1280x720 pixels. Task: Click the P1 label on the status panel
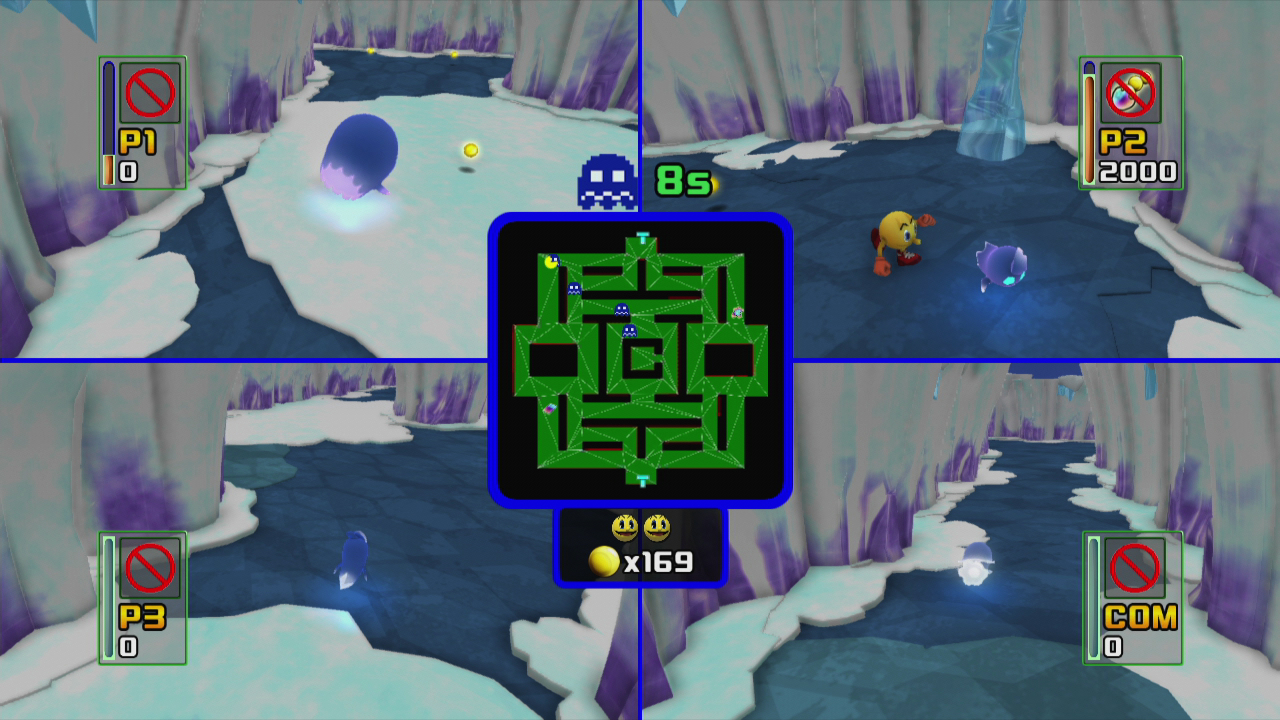(140, 143)
